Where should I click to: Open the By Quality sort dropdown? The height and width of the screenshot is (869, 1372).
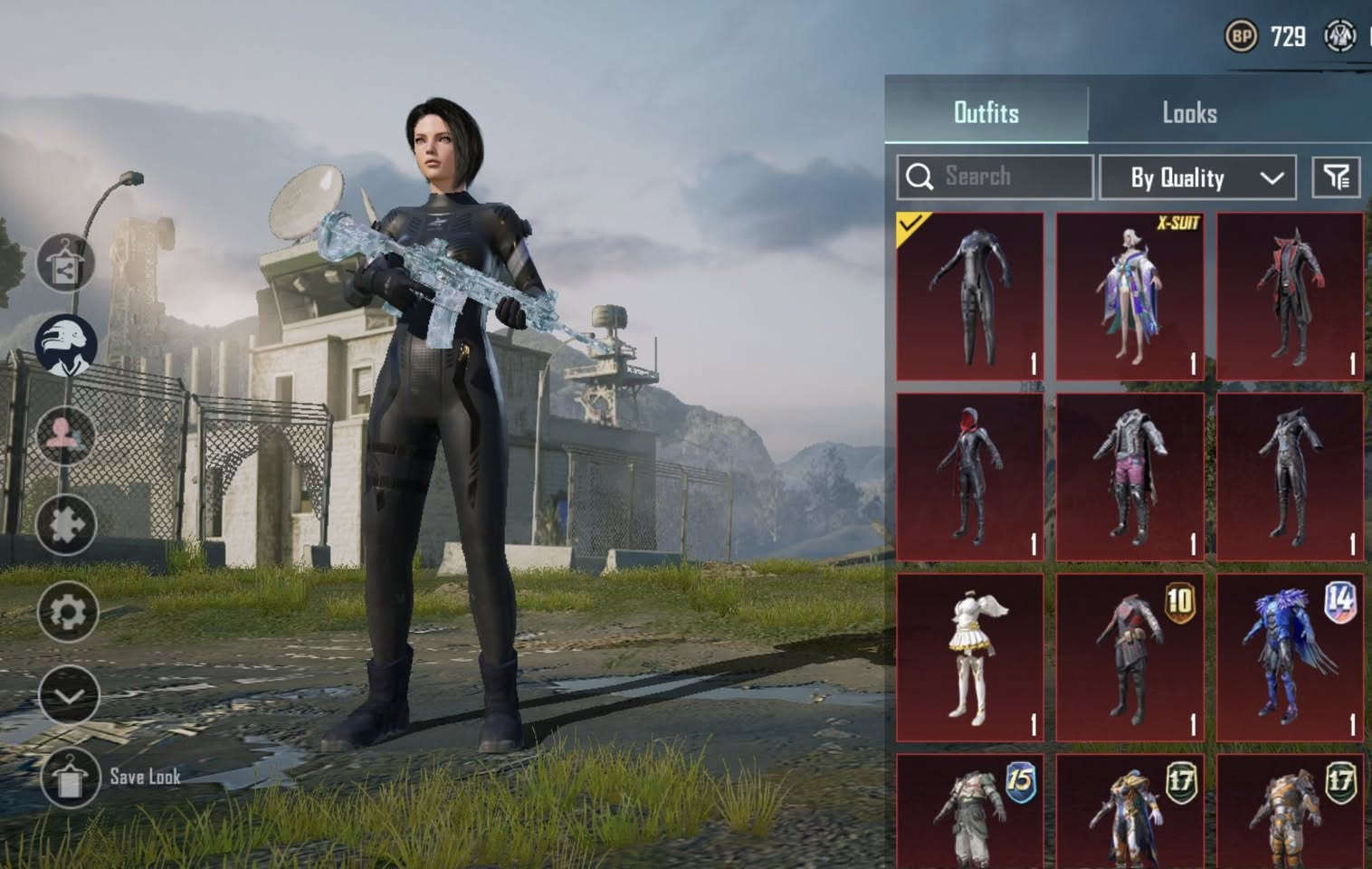coord(1196,177)
